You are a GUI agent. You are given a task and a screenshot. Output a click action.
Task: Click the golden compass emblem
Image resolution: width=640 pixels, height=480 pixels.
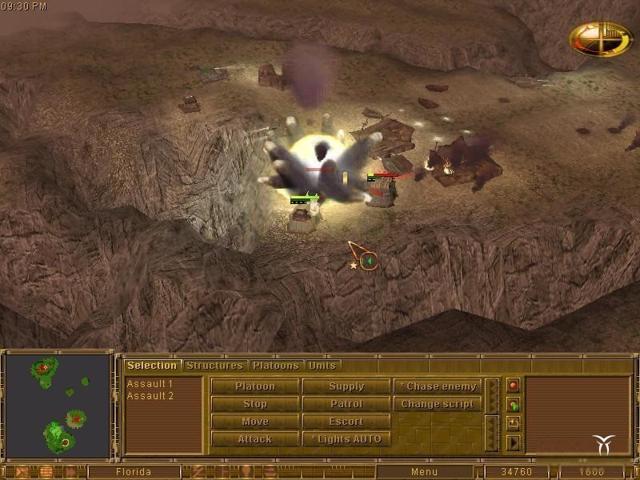point(600,39)
